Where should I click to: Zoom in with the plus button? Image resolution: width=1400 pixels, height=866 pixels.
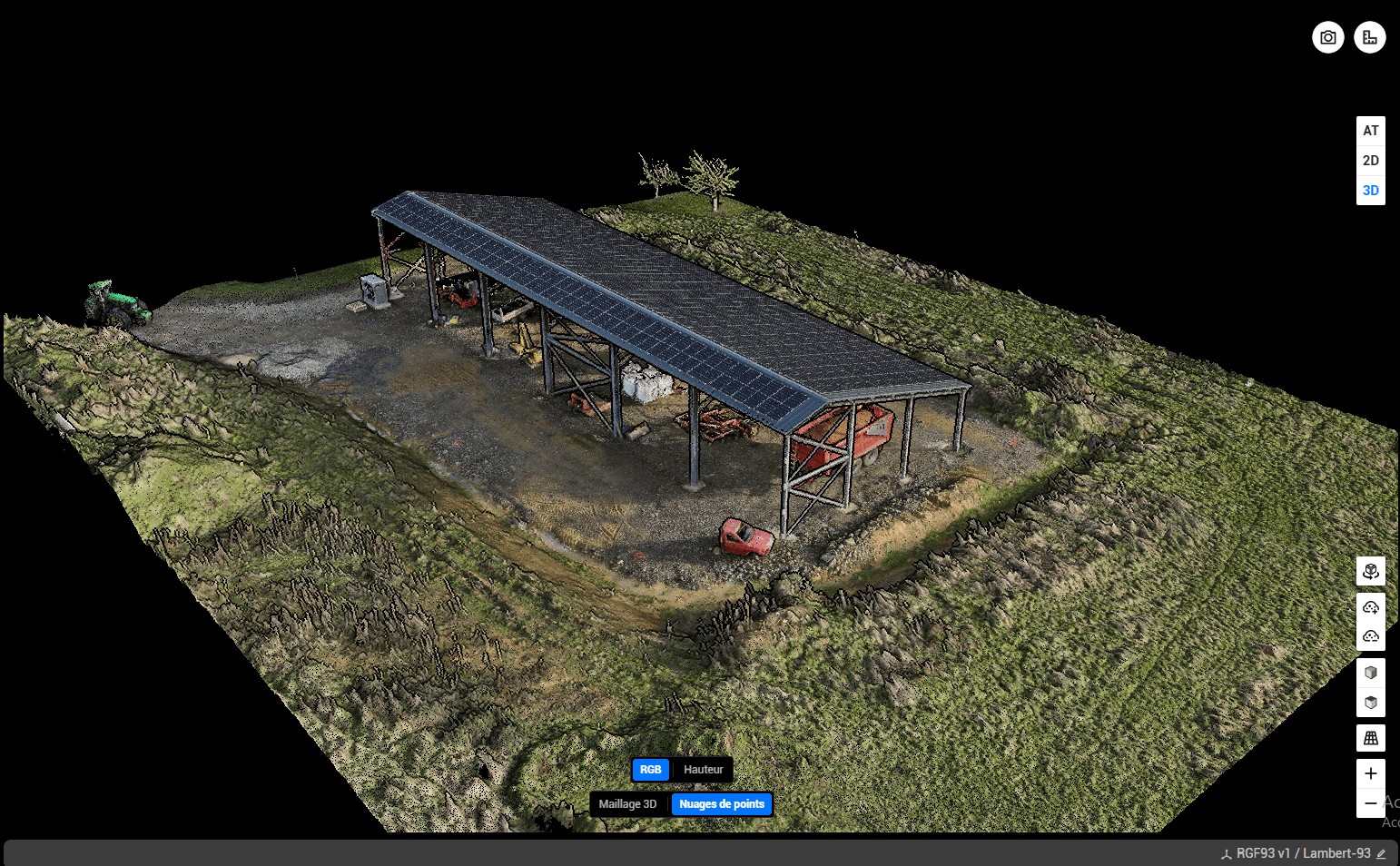1370,773
